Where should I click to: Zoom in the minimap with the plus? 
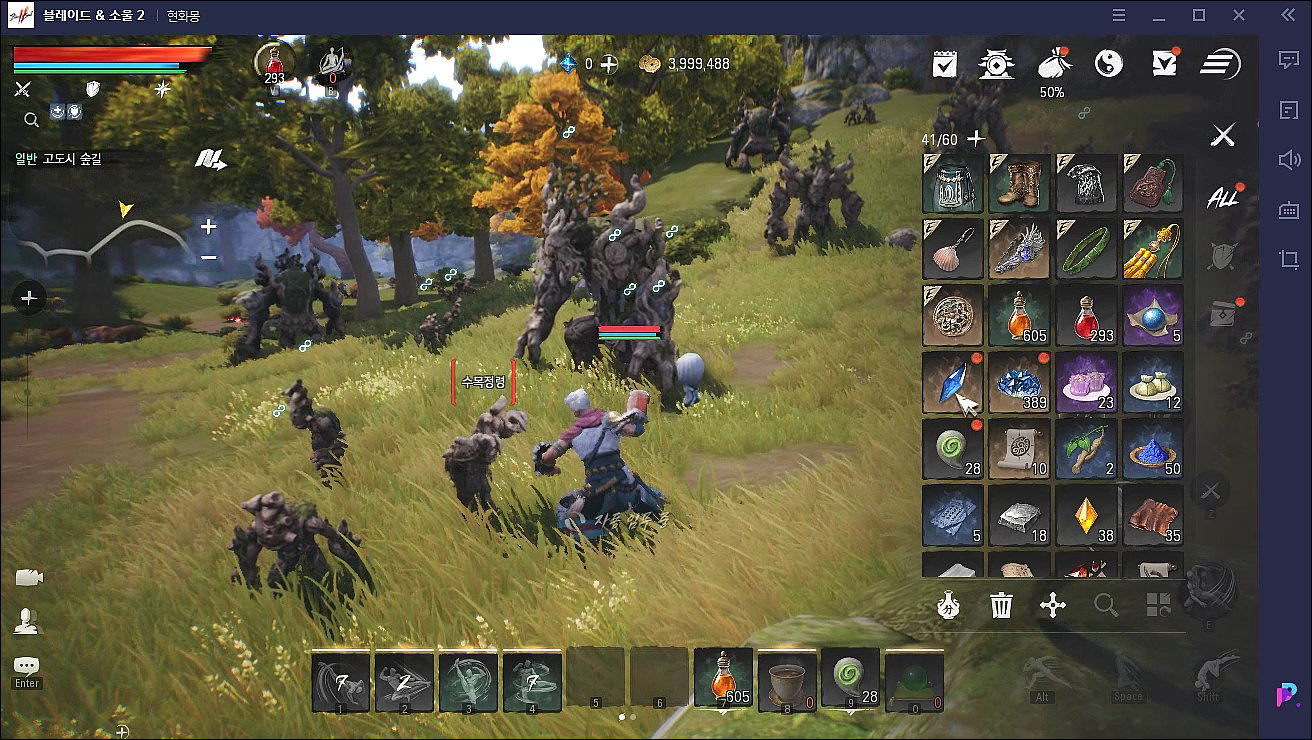(x=208, y=226)
